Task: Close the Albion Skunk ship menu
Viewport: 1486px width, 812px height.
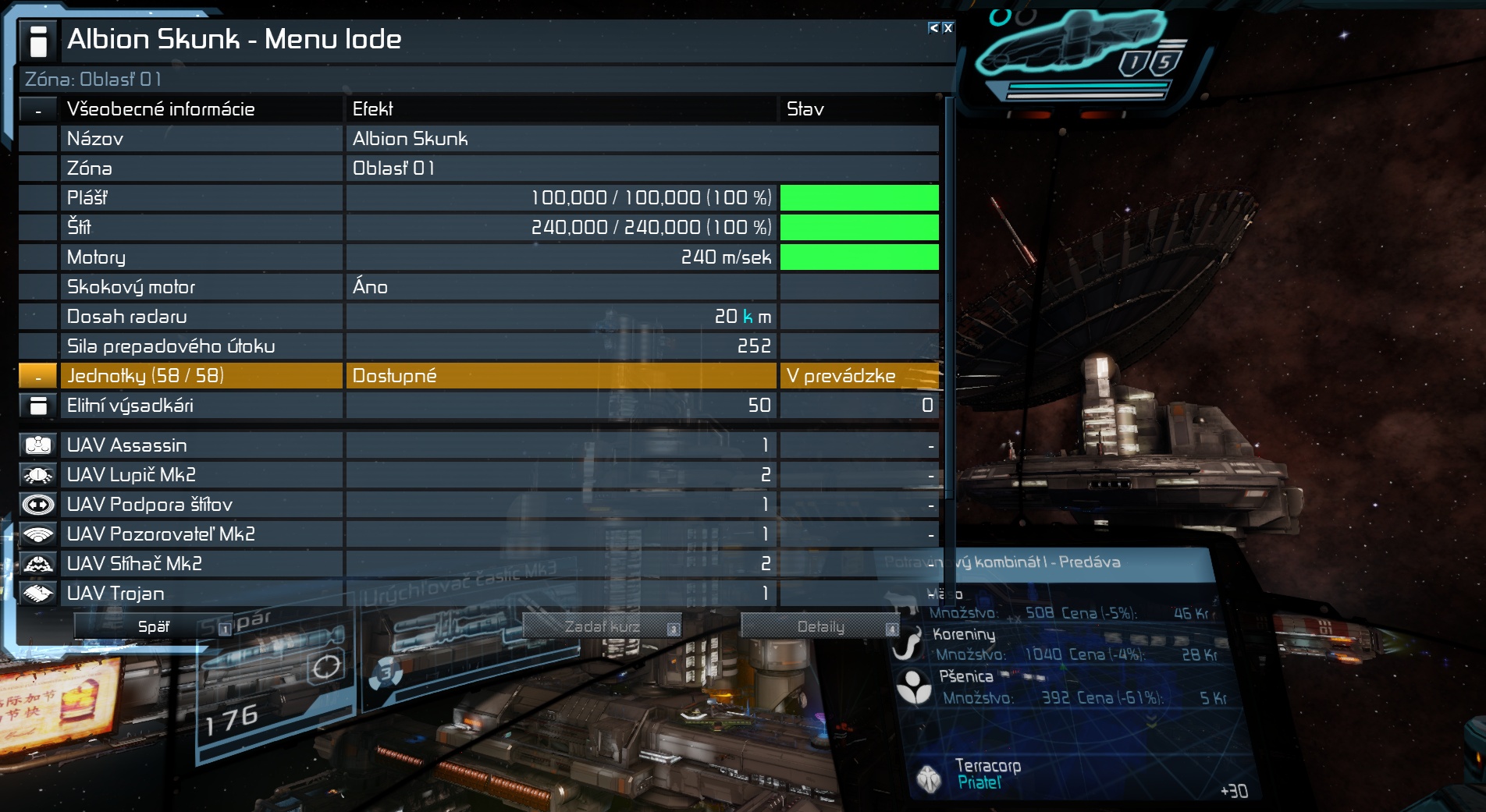Action: tap(947, 28)
